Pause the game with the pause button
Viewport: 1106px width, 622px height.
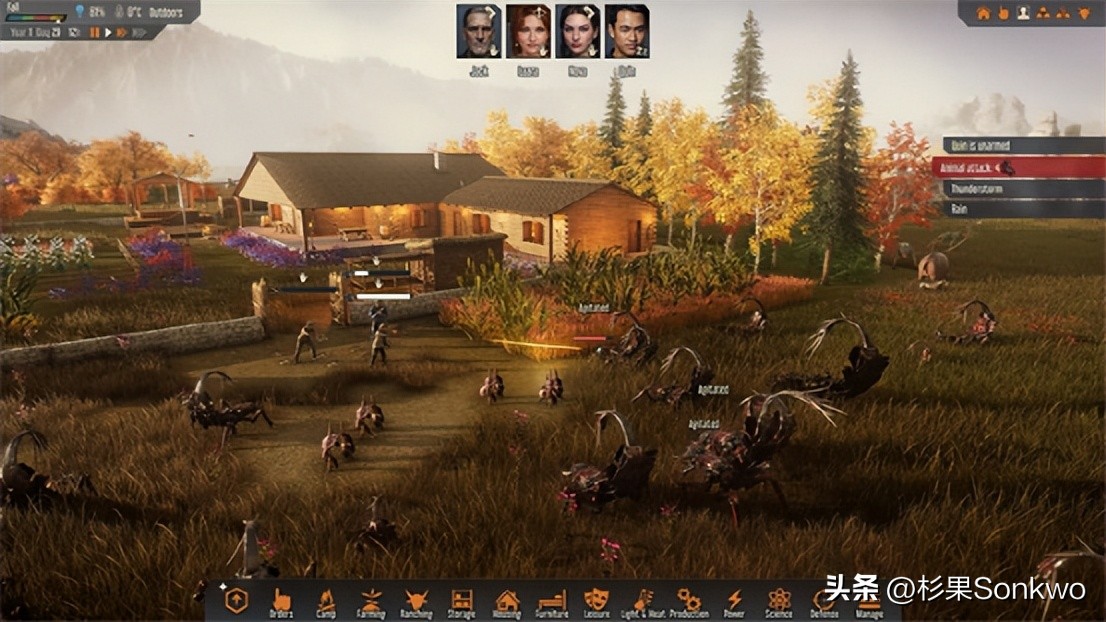[96, 32]
